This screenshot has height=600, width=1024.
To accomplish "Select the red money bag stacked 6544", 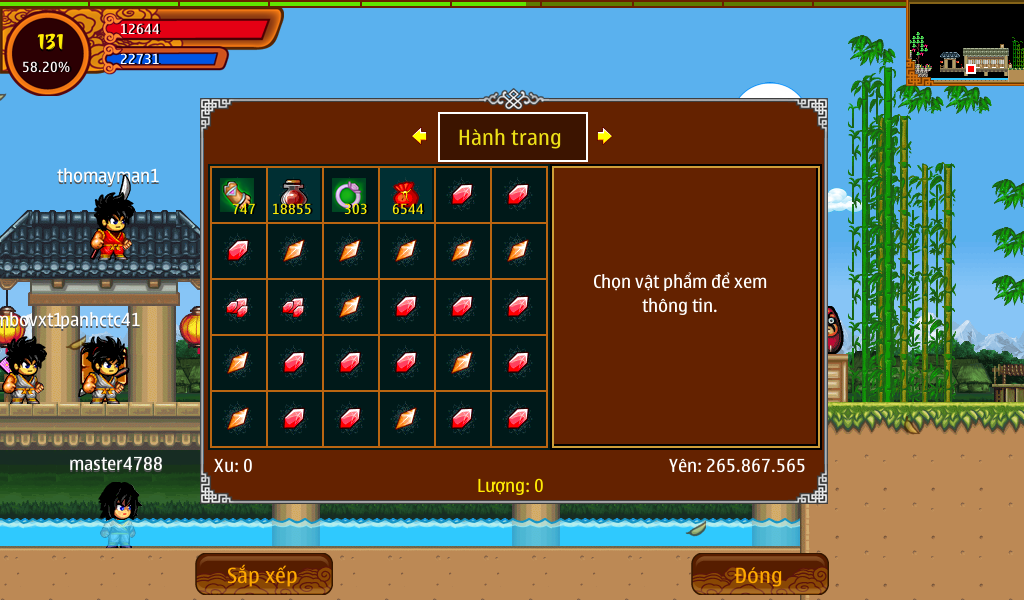I will [x=406, y=195].
